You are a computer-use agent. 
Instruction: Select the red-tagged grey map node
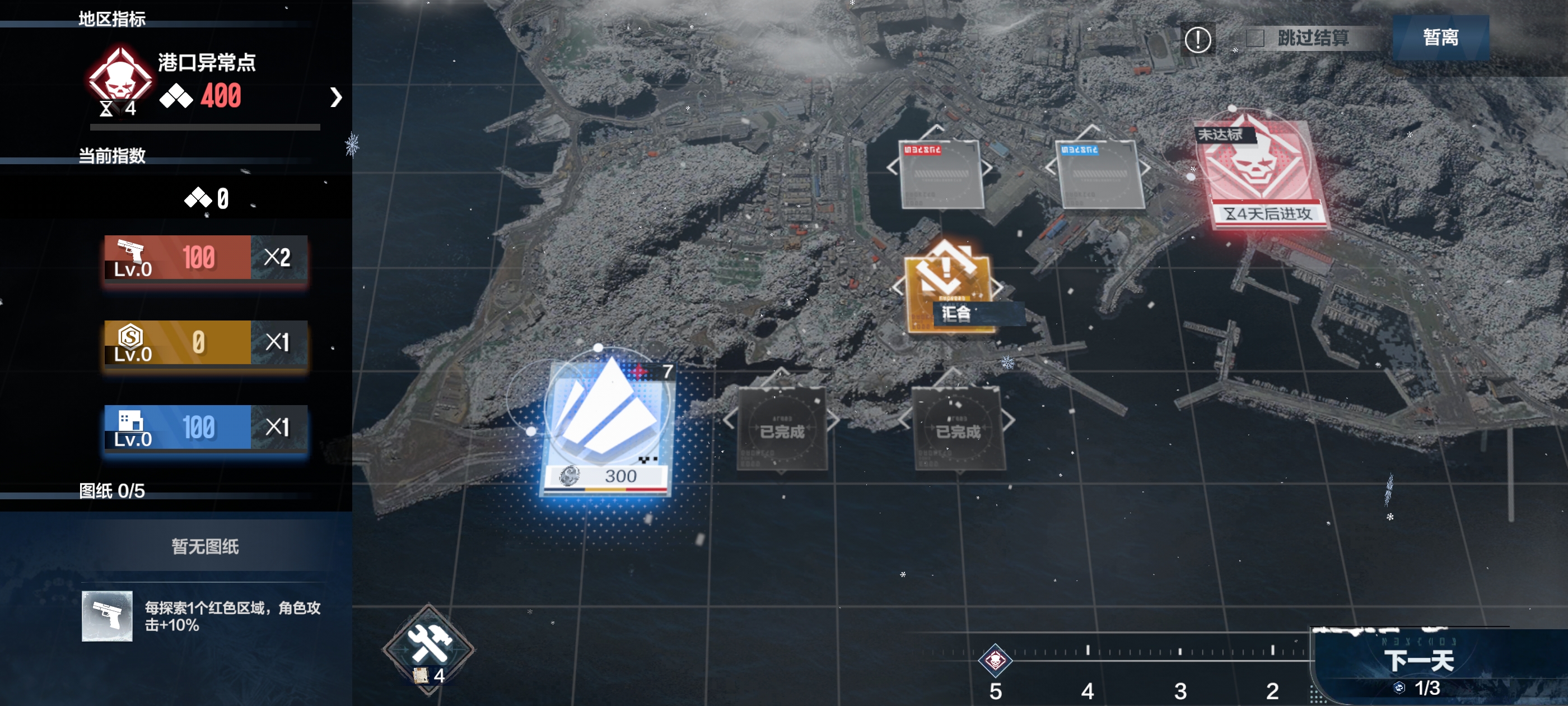pyautogui.click(x=941, y=175)
